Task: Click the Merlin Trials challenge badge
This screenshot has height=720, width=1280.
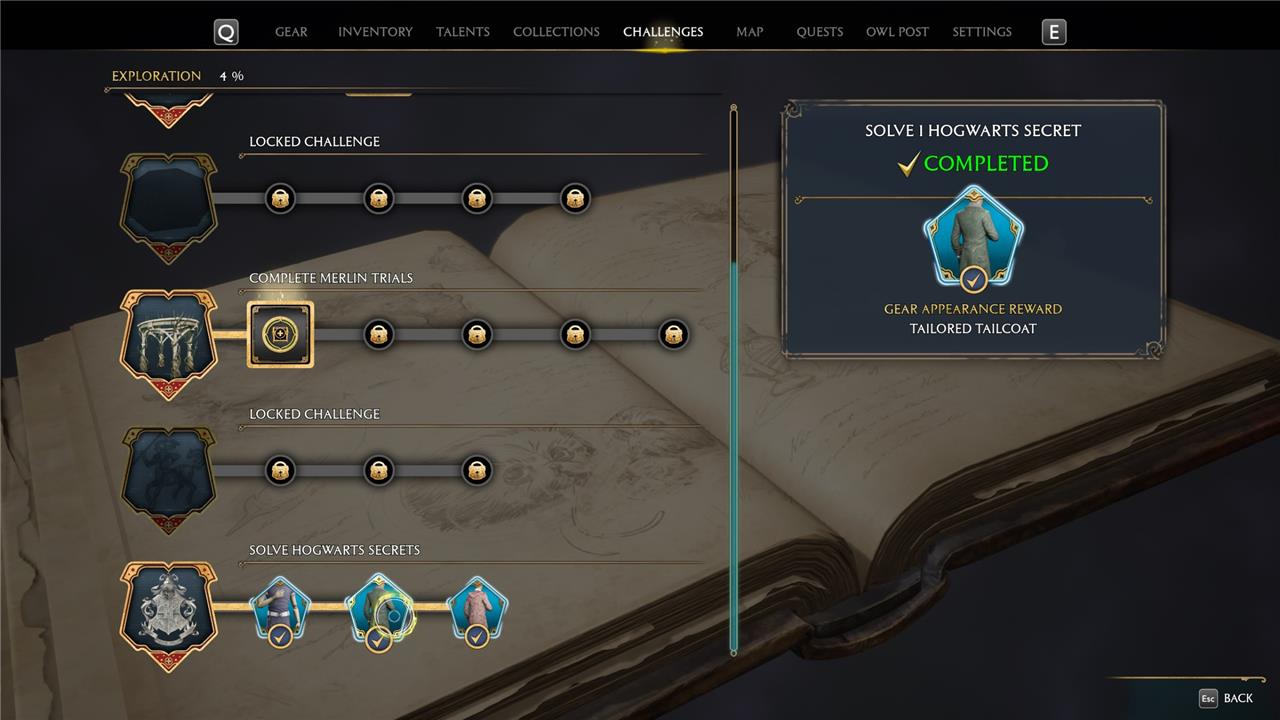Action: click(168, 342)
